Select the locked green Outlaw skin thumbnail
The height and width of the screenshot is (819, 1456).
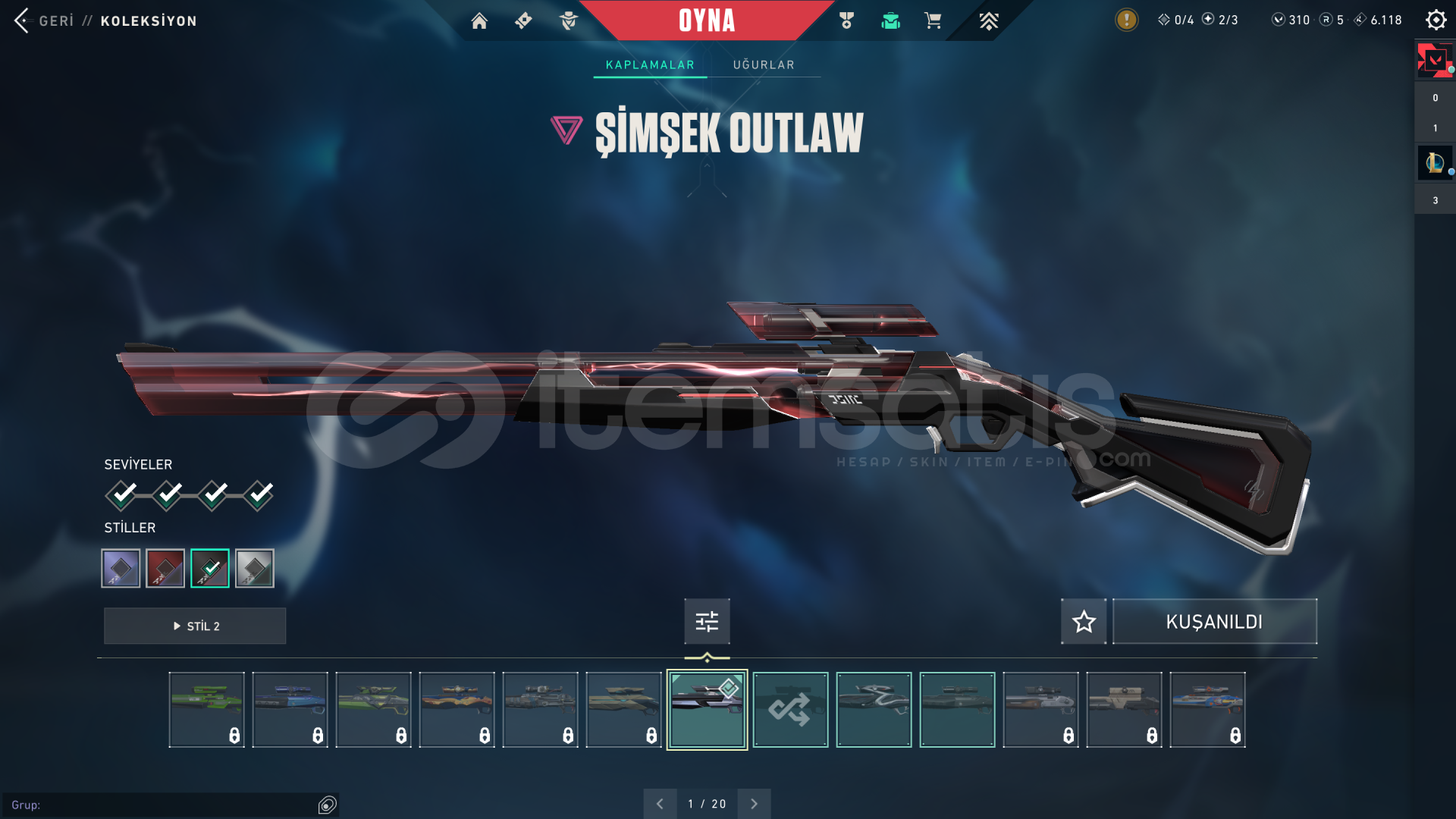click(206, 710)
